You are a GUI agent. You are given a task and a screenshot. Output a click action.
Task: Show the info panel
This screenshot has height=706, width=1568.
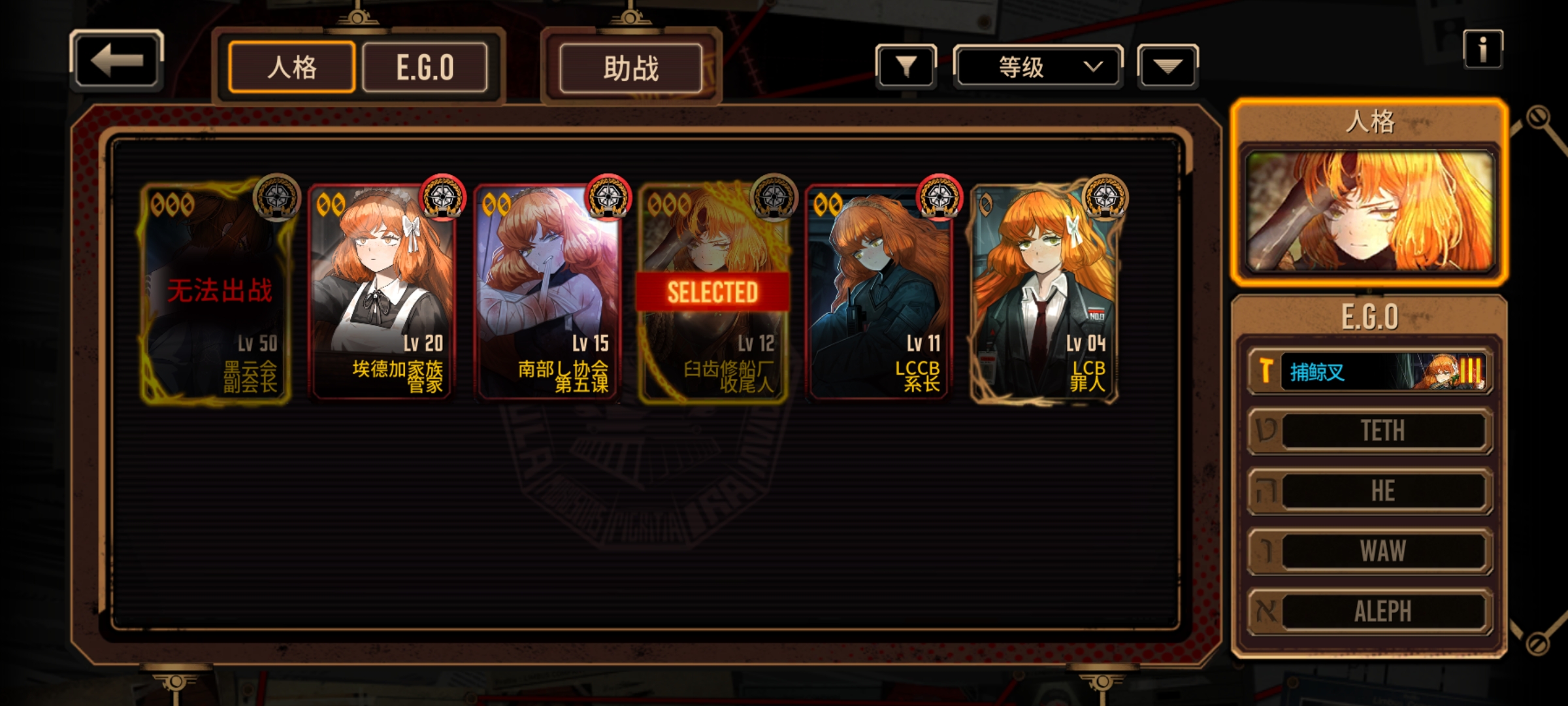click(x=1482, y=49)
